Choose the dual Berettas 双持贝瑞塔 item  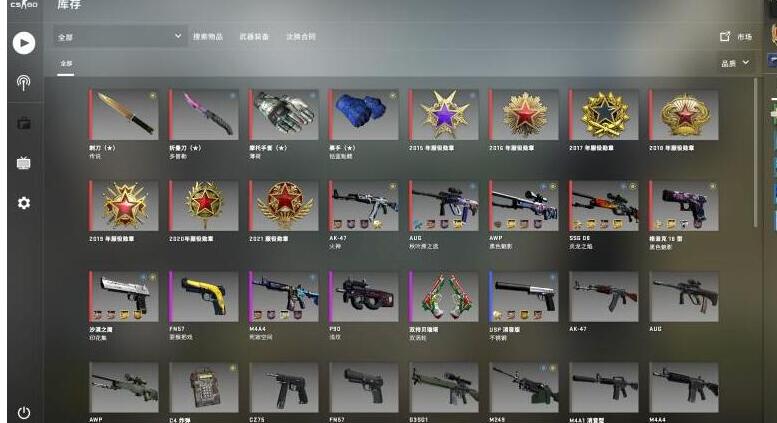443,296
